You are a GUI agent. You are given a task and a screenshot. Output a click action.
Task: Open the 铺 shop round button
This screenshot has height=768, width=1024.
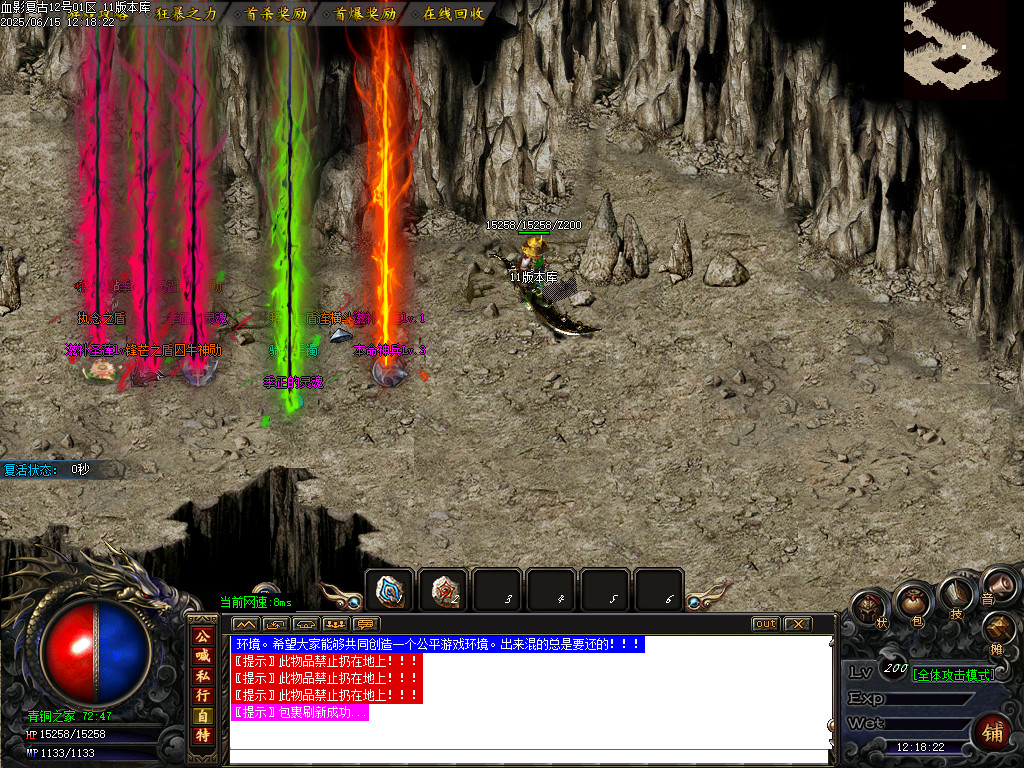[x=994, y=731]
